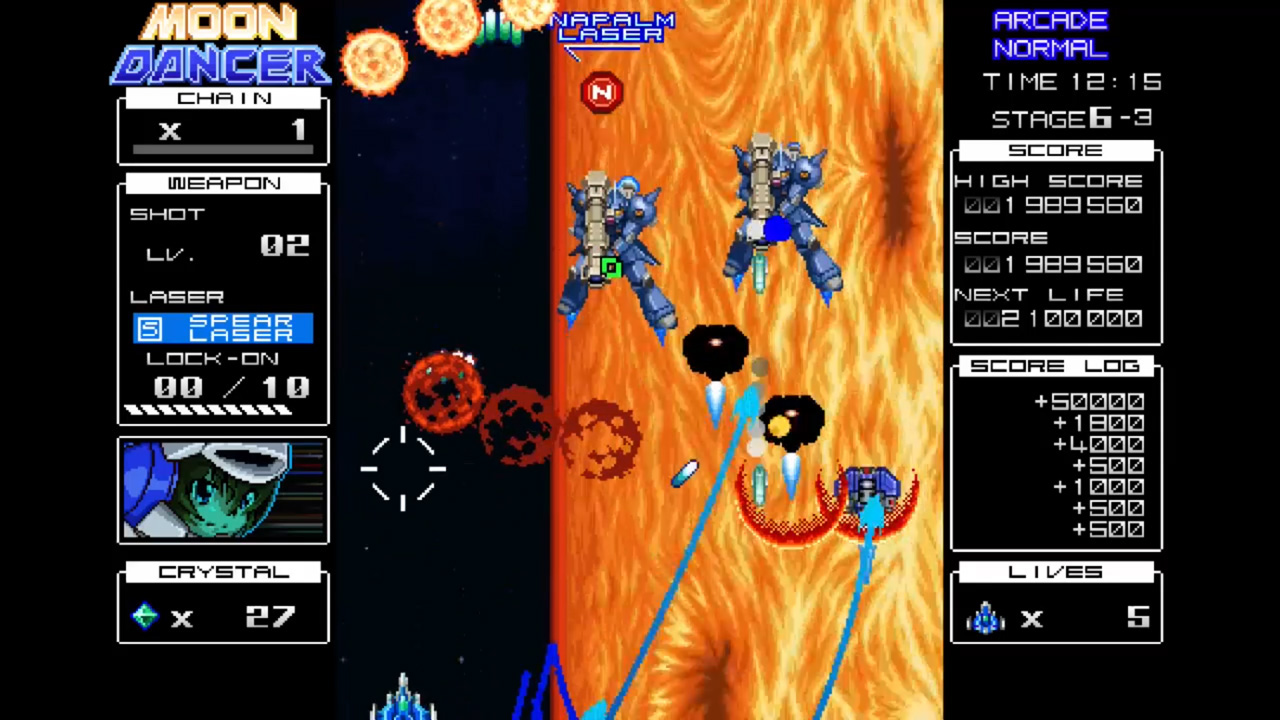Screen dimensions: 1280x720
Task: Select the STAGE 6-3 header
Action: tap(1070, 118)
